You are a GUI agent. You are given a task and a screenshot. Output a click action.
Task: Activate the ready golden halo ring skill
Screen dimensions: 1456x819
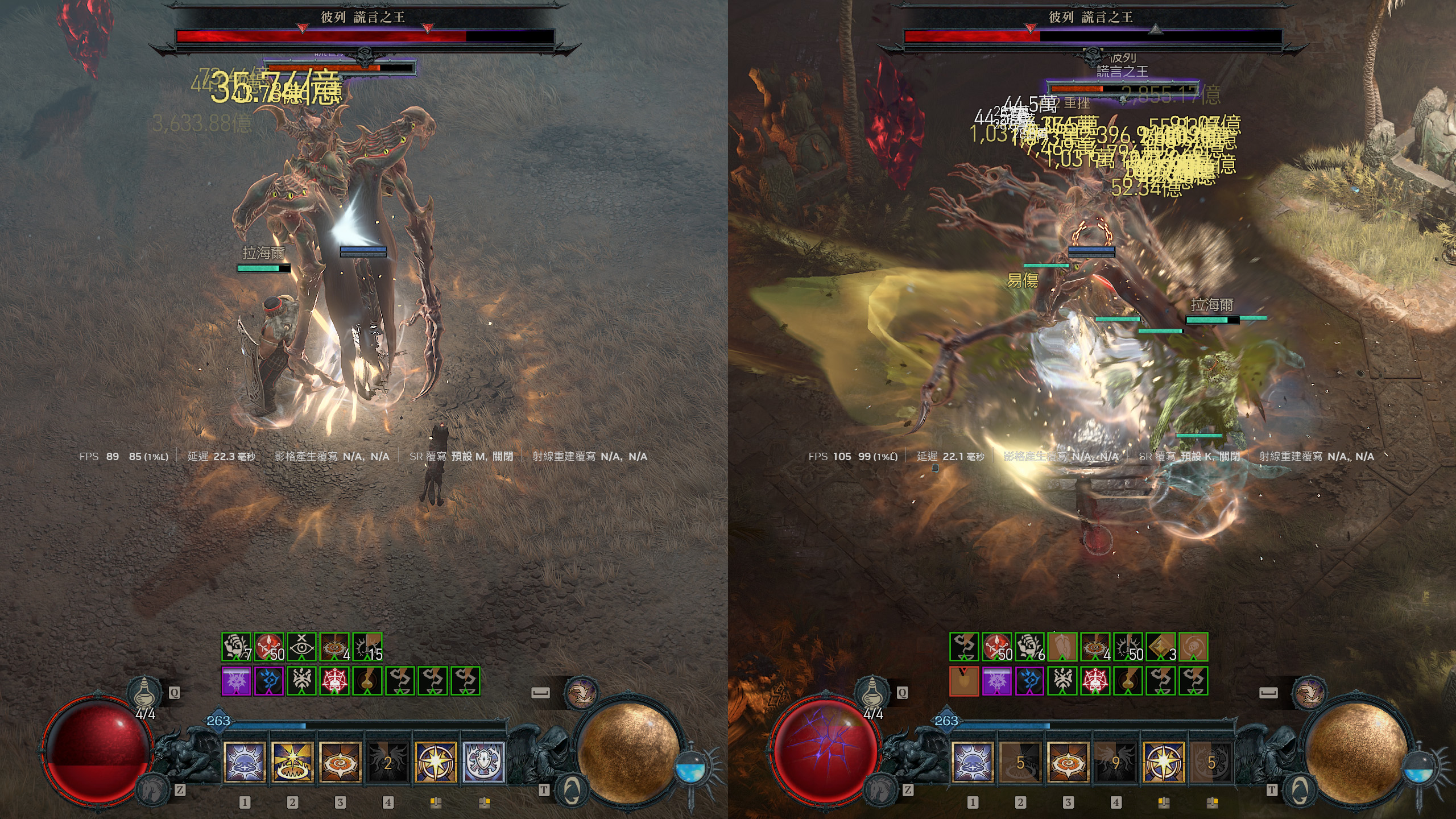pyautogui.click(x=292, y=762)
